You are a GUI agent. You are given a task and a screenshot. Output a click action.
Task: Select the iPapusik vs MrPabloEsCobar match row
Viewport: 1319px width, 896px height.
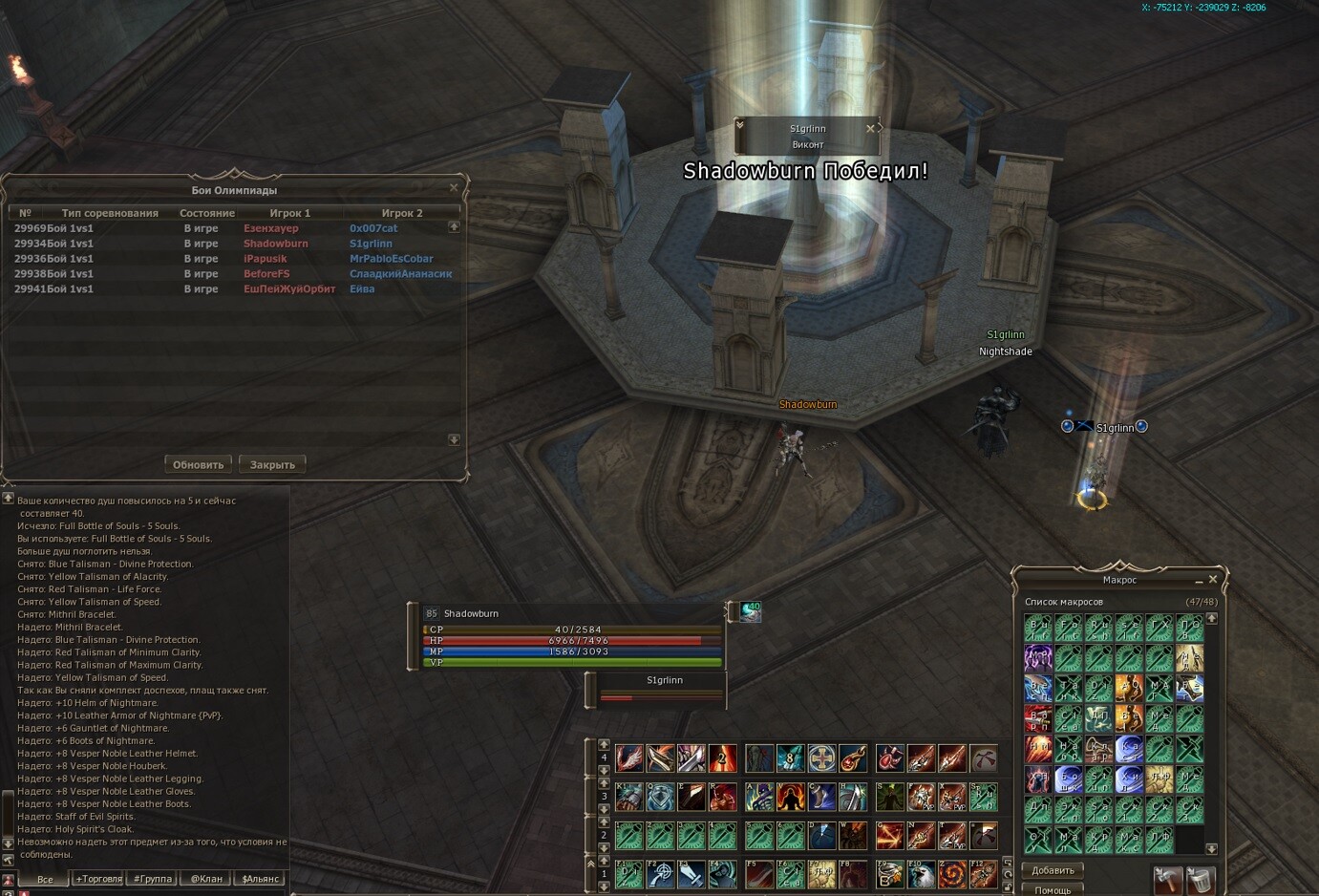click(x=229, y=259)
